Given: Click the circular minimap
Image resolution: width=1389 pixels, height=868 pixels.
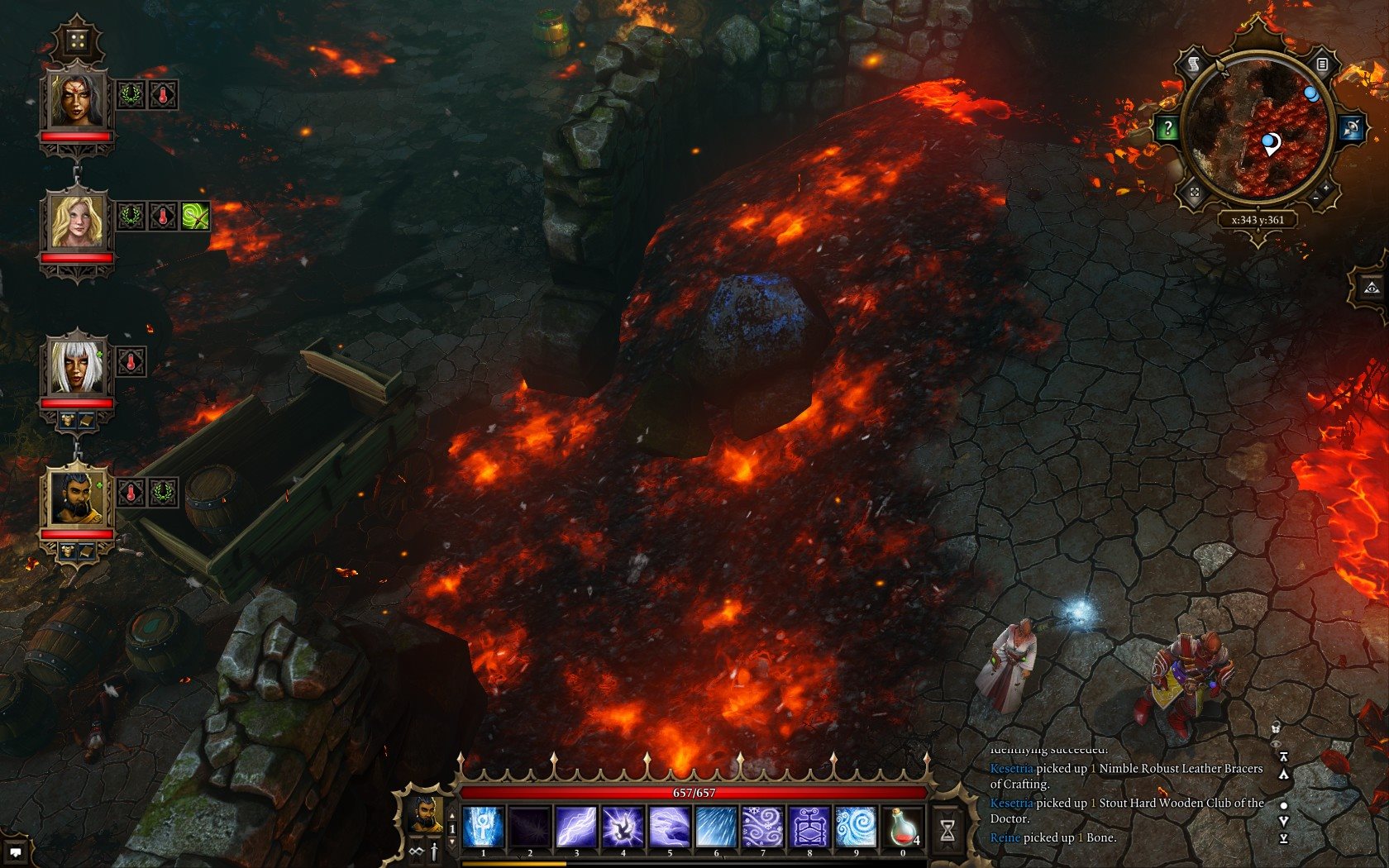Looking at the screenshot, I should [x=1258, y=128].
